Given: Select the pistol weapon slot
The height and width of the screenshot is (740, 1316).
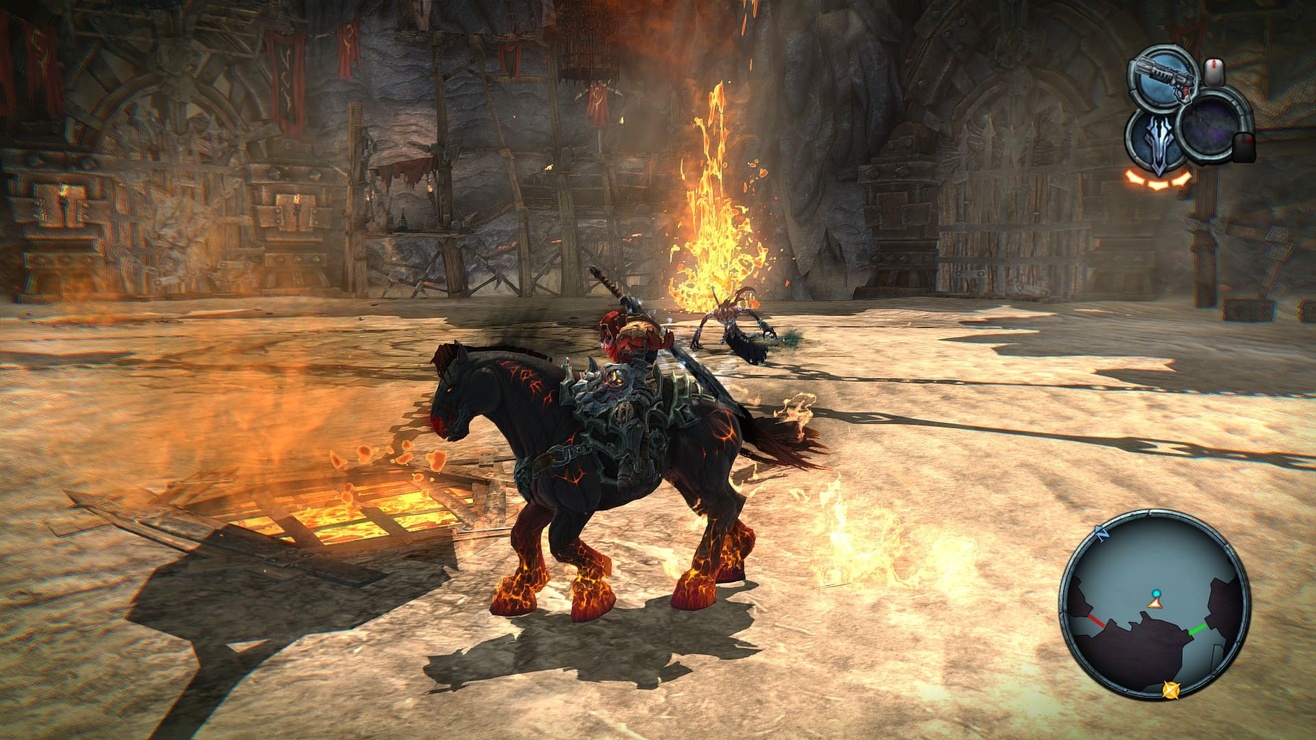Looking at the screenshot, I should (x=1163, y=80).
